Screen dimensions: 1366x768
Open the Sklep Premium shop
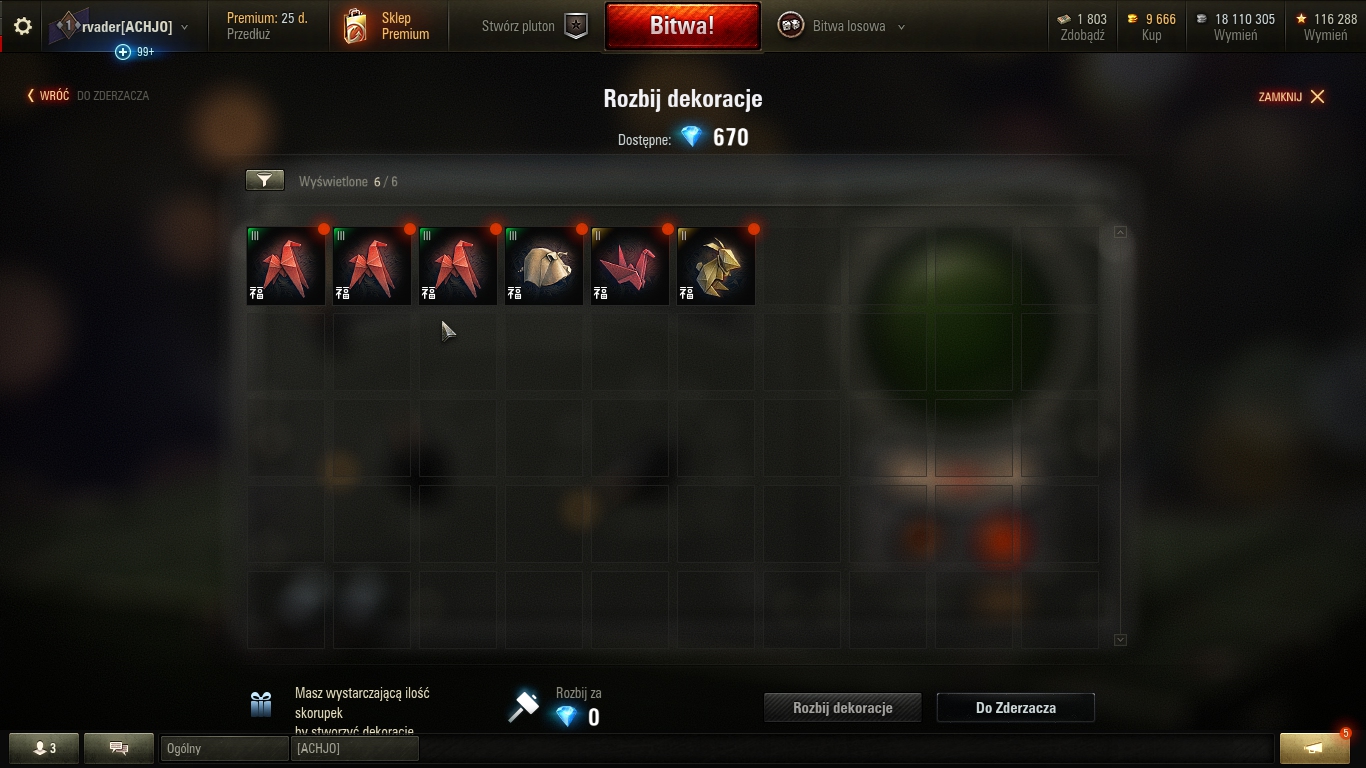tap(388, 26)
